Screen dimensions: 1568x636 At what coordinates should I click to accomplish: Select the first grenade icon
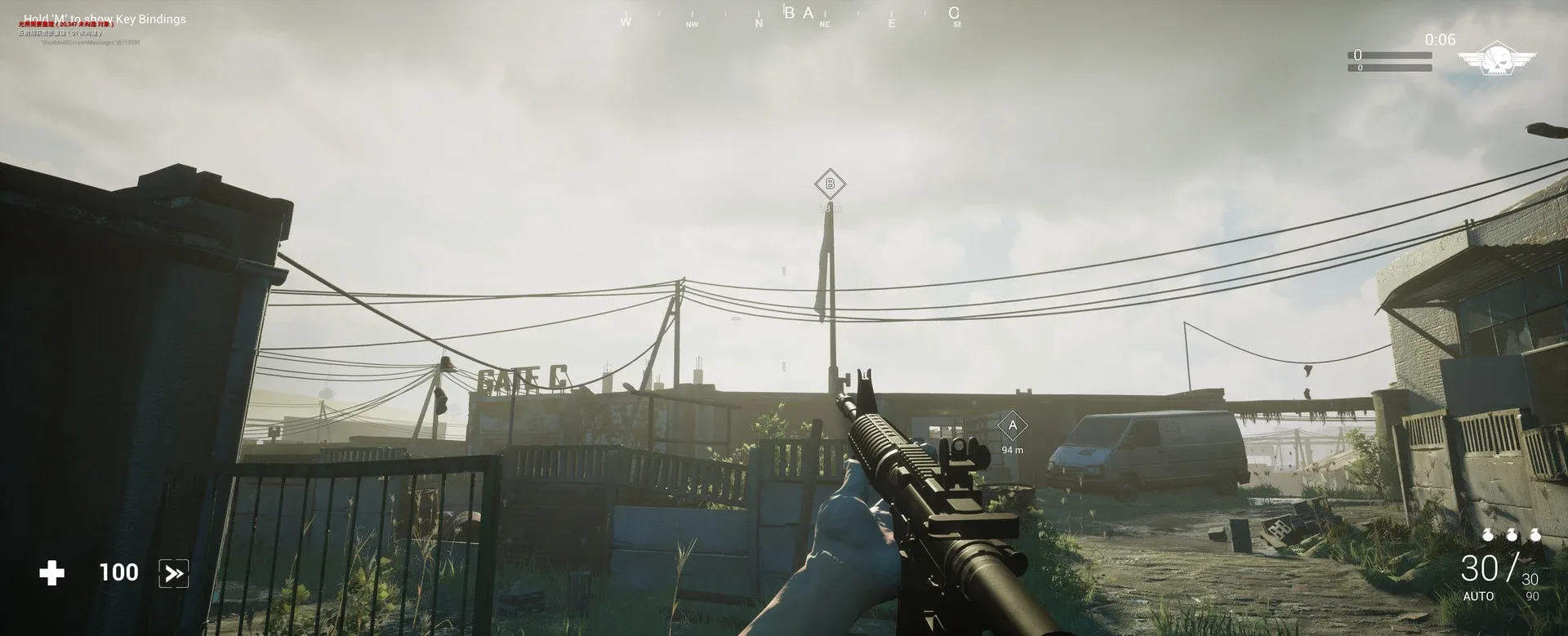[1489, 535]
